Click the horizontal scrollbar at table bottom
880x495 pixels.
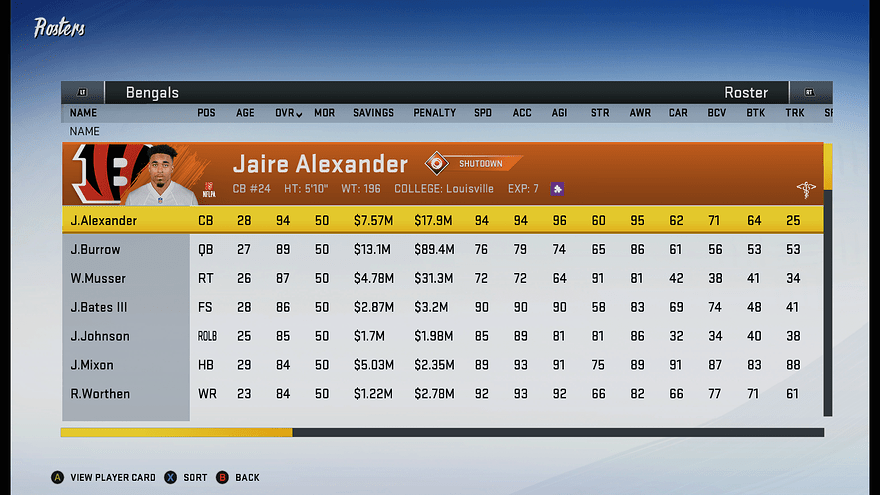pos(442,432)
